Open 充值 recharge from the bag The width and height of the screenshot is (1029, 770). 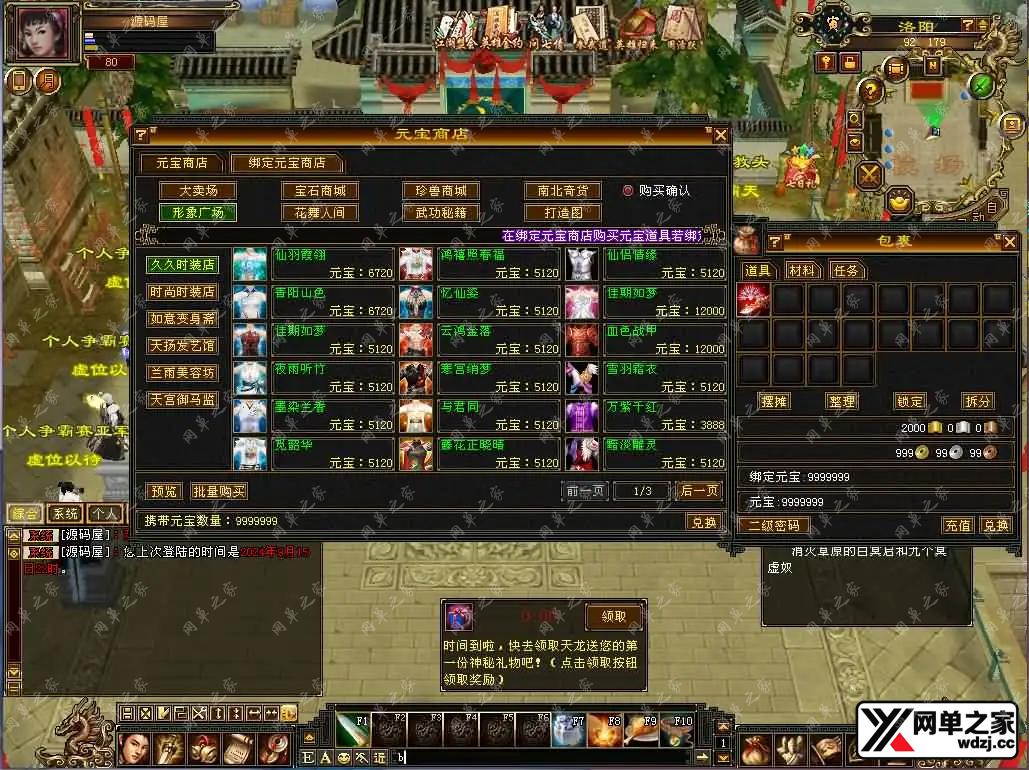coord(957,525)
